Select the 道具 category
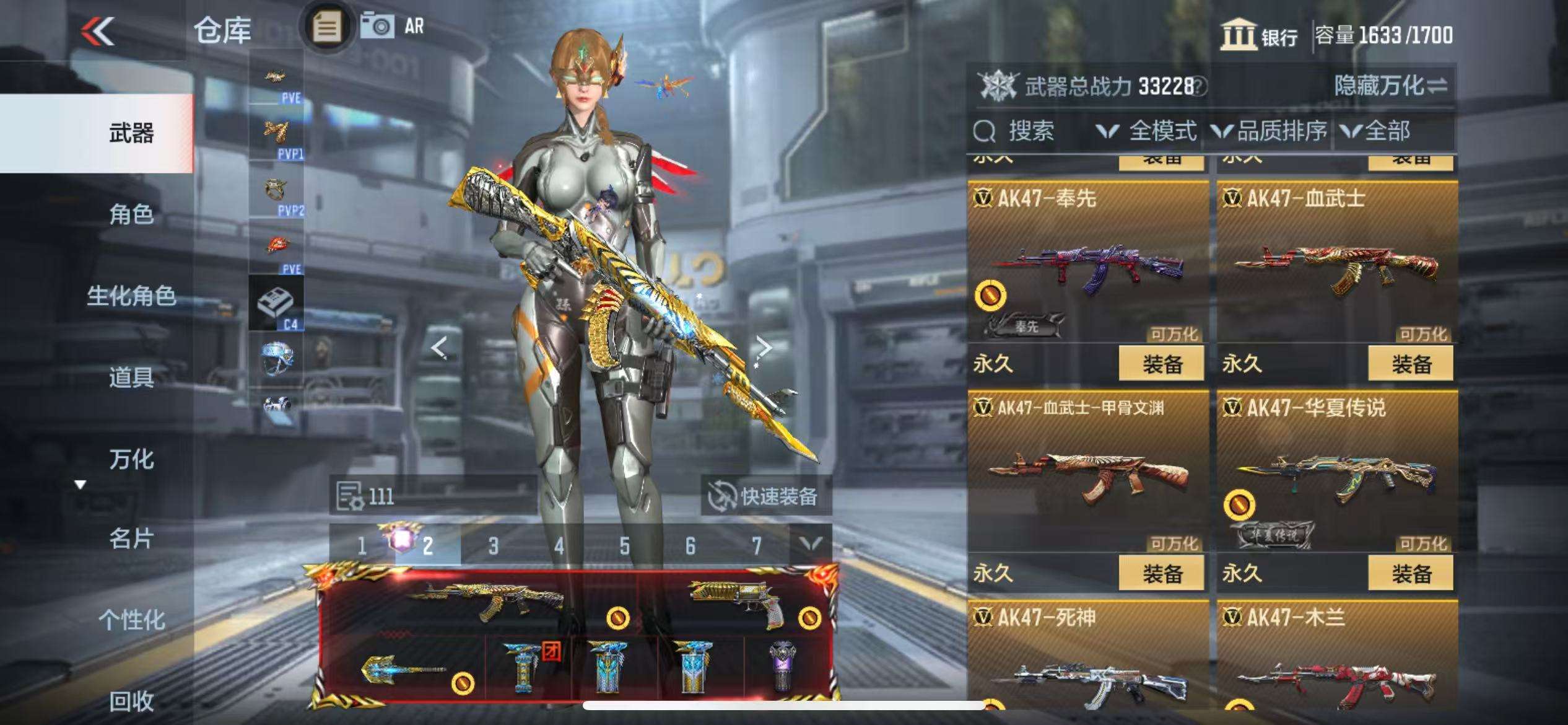This screenshot has width=1568, height=725. [131, 377]
